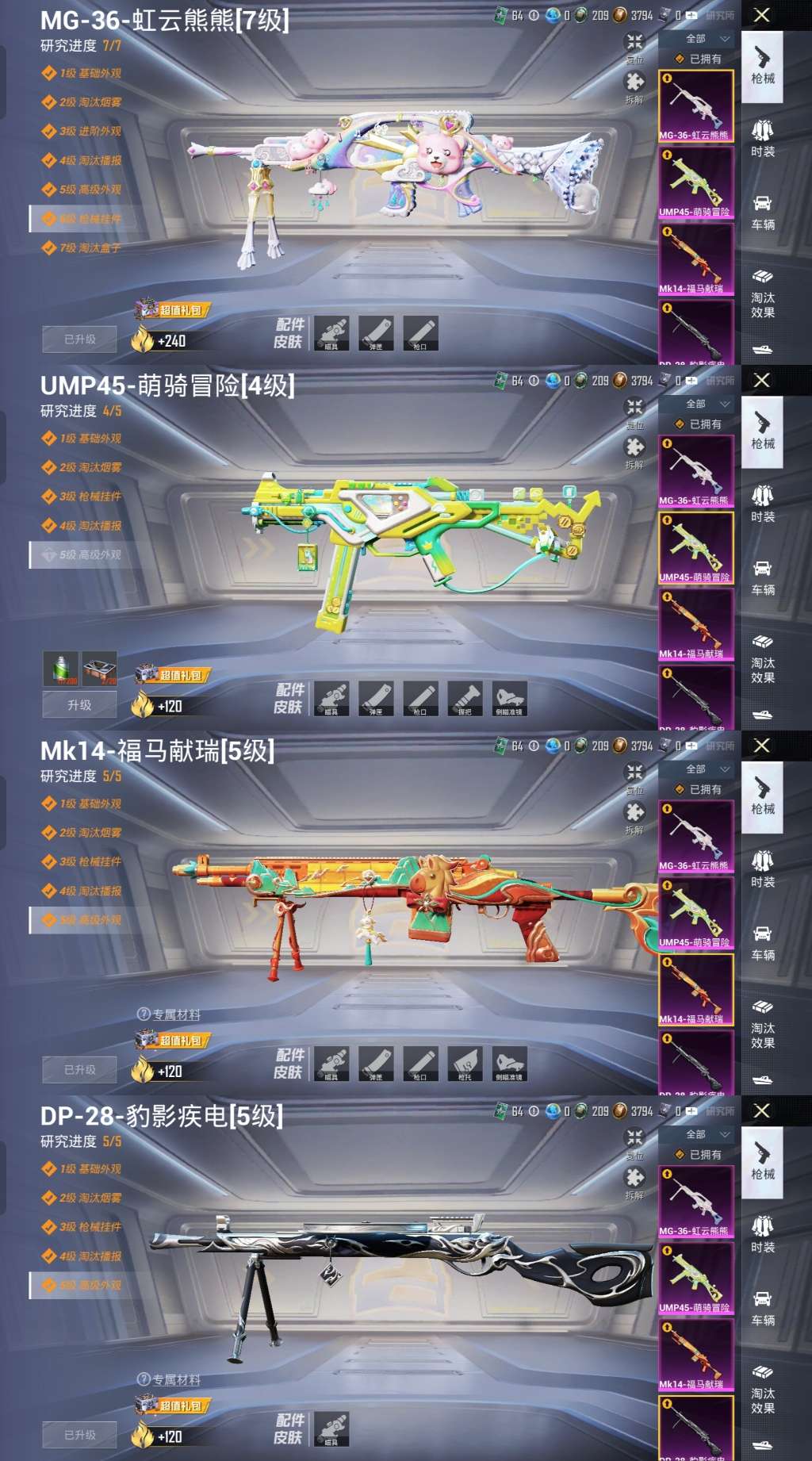Close the DP-28-豹影疾电 weapon screen
The width and height of the screenshot is (812, 1461).
pyautogui.click(x=761, y=1110)
